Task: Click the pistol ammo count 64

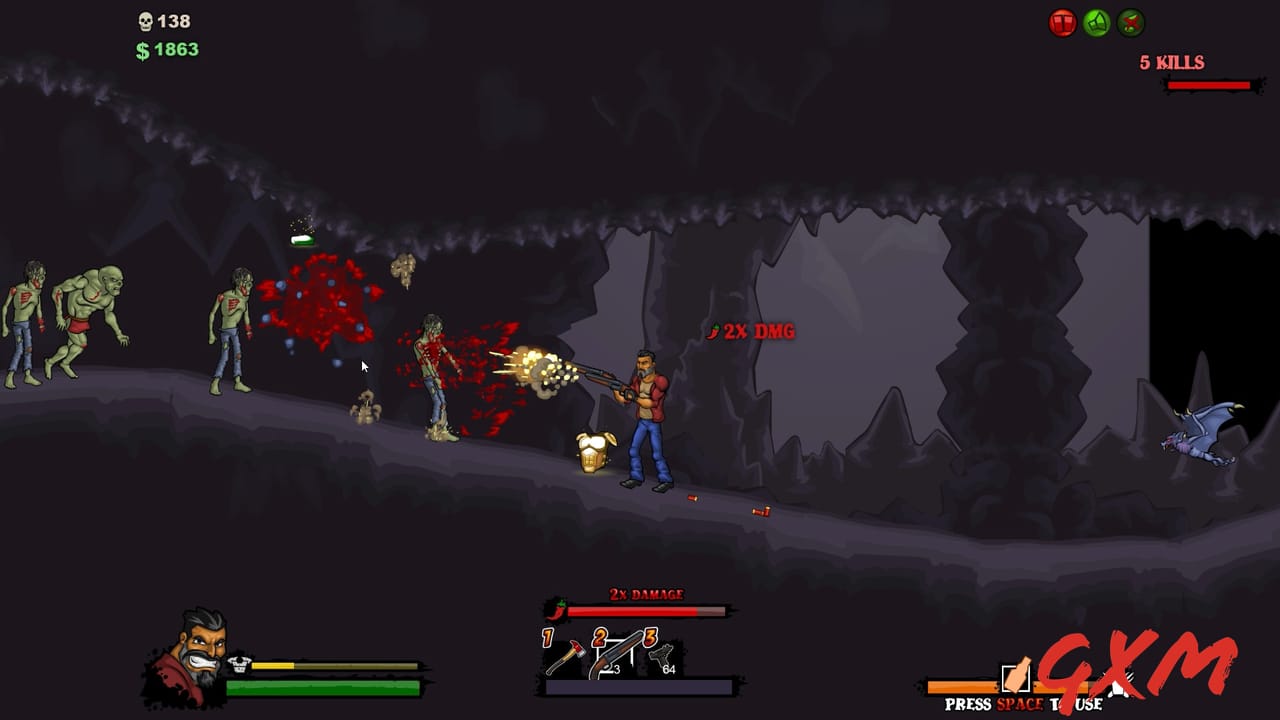Action: coord(670,669)
